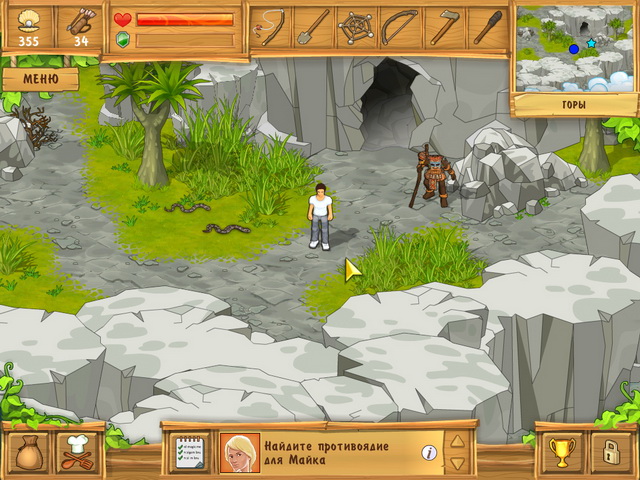Screen dimensions: 640x480
Task: Choose the net trap tool
Action: (x=356, y=27)
